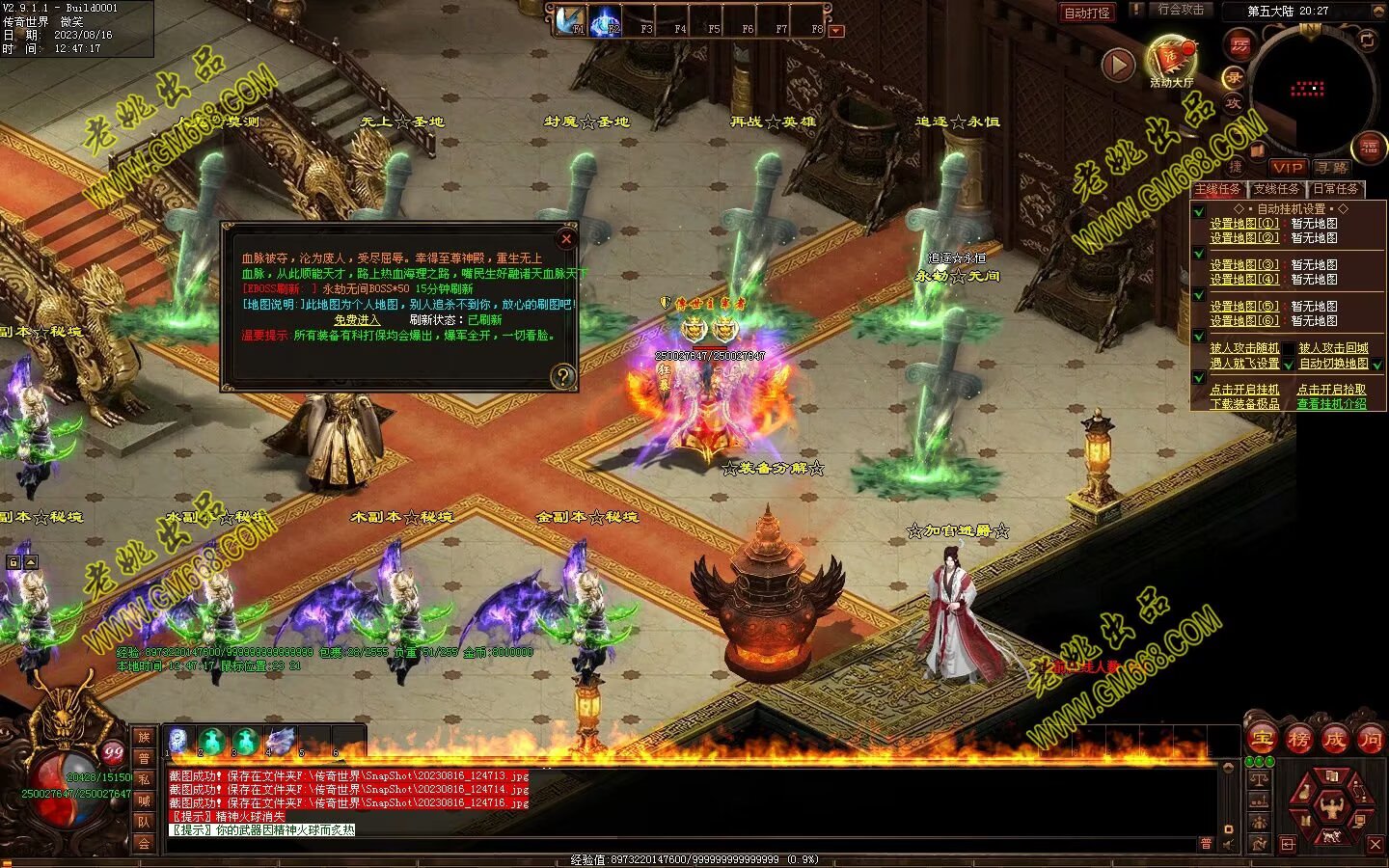Activate 寻路 pathfinding button
The width and height of the screenshot is (1389, 868).
1333,168
